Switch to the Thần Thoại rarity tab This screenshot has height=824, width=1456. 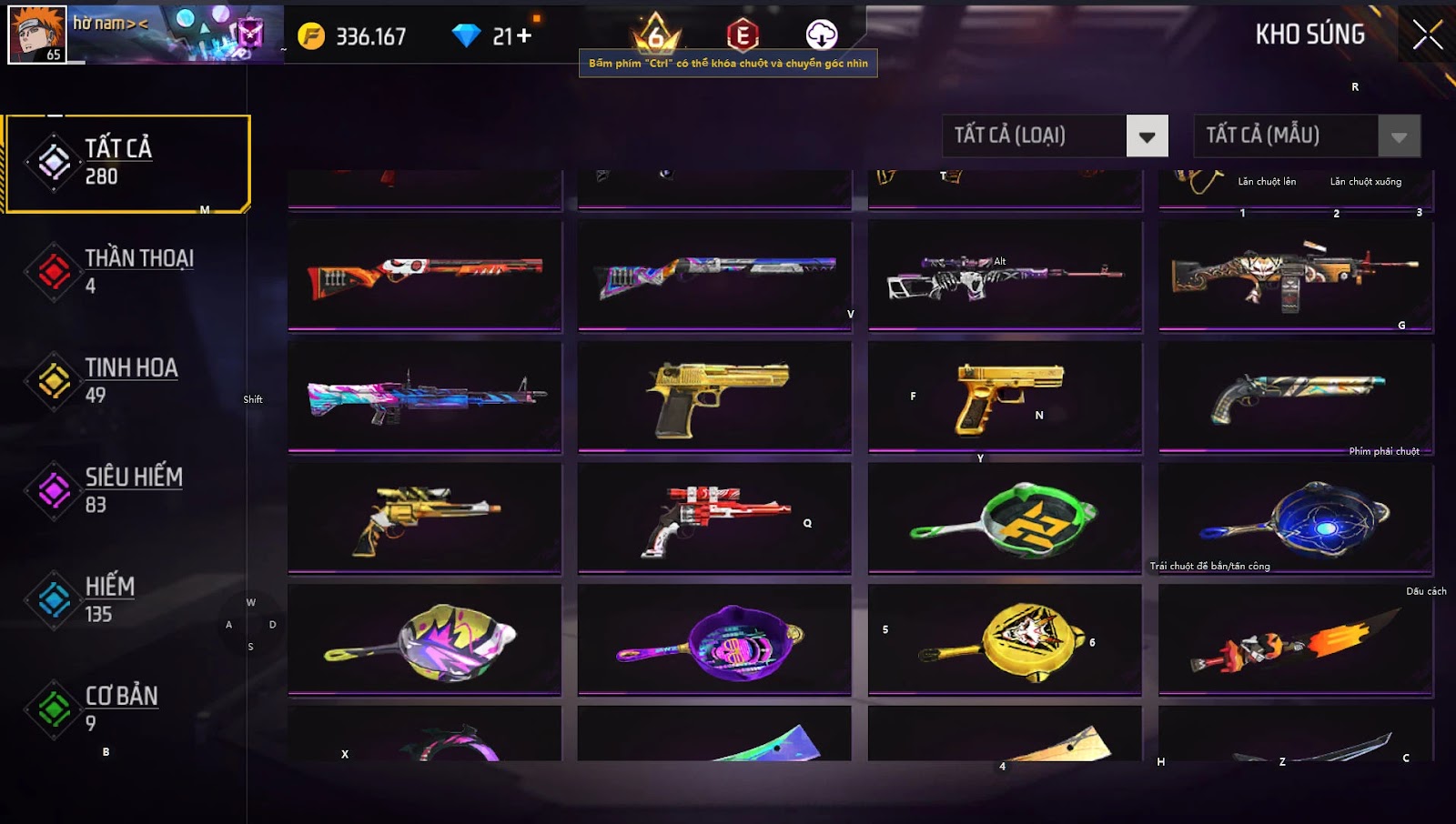pos(127,271)
